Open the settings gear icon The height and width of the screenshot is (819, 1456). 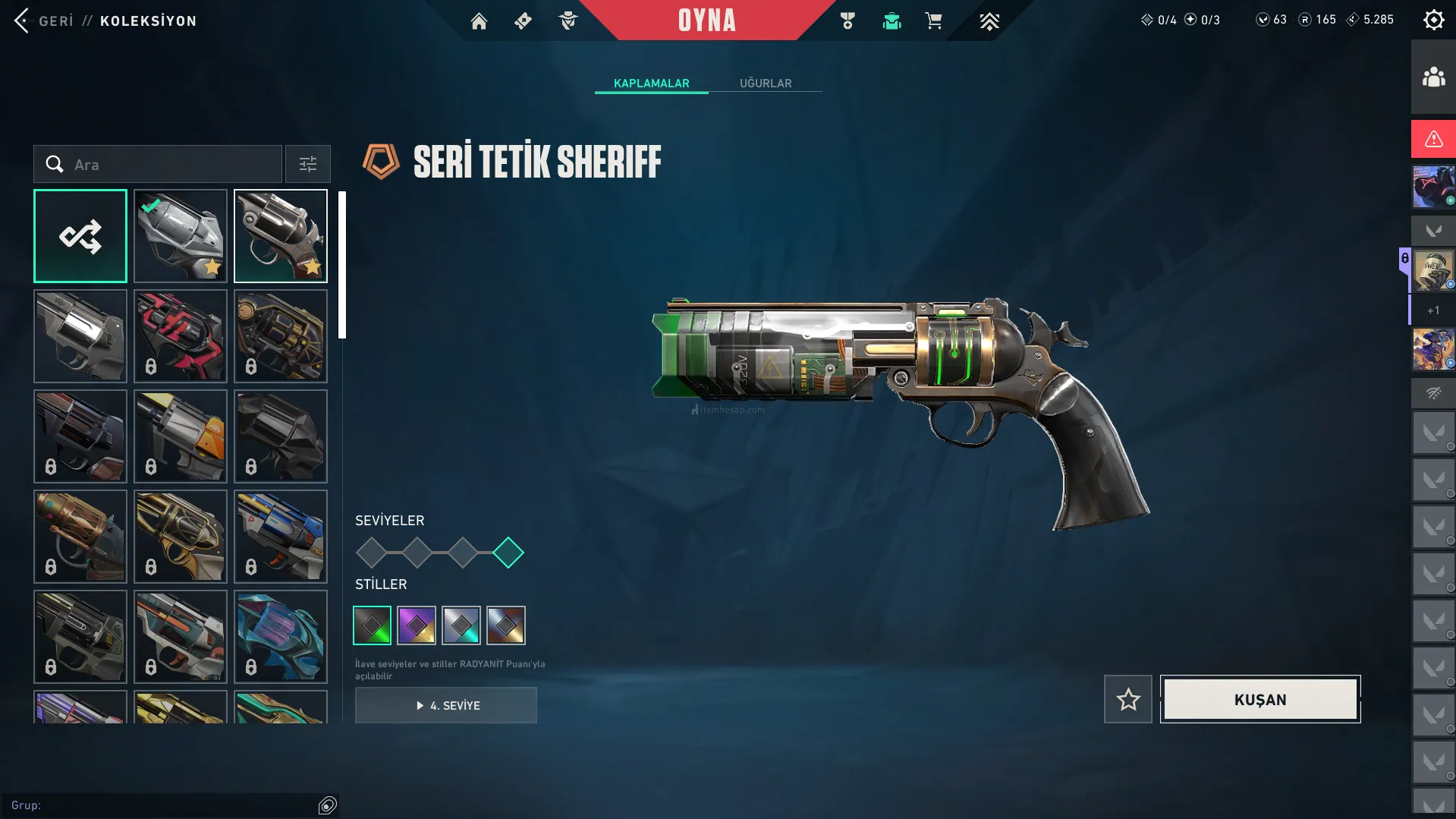pos(1433,20)
